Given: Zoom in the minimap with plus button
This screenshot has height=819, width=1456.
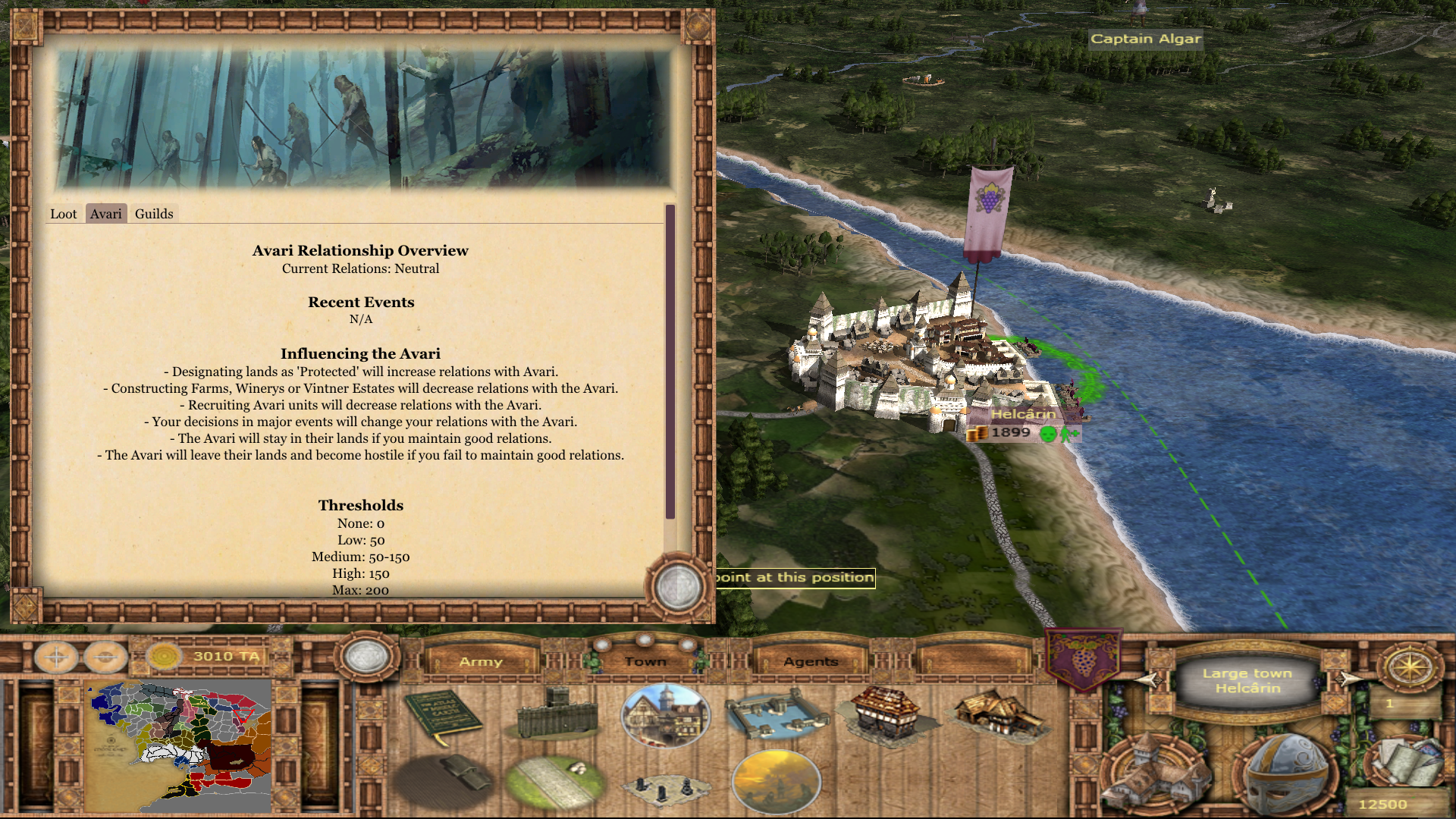Looking at the screenshot, I should coord(56,657).
